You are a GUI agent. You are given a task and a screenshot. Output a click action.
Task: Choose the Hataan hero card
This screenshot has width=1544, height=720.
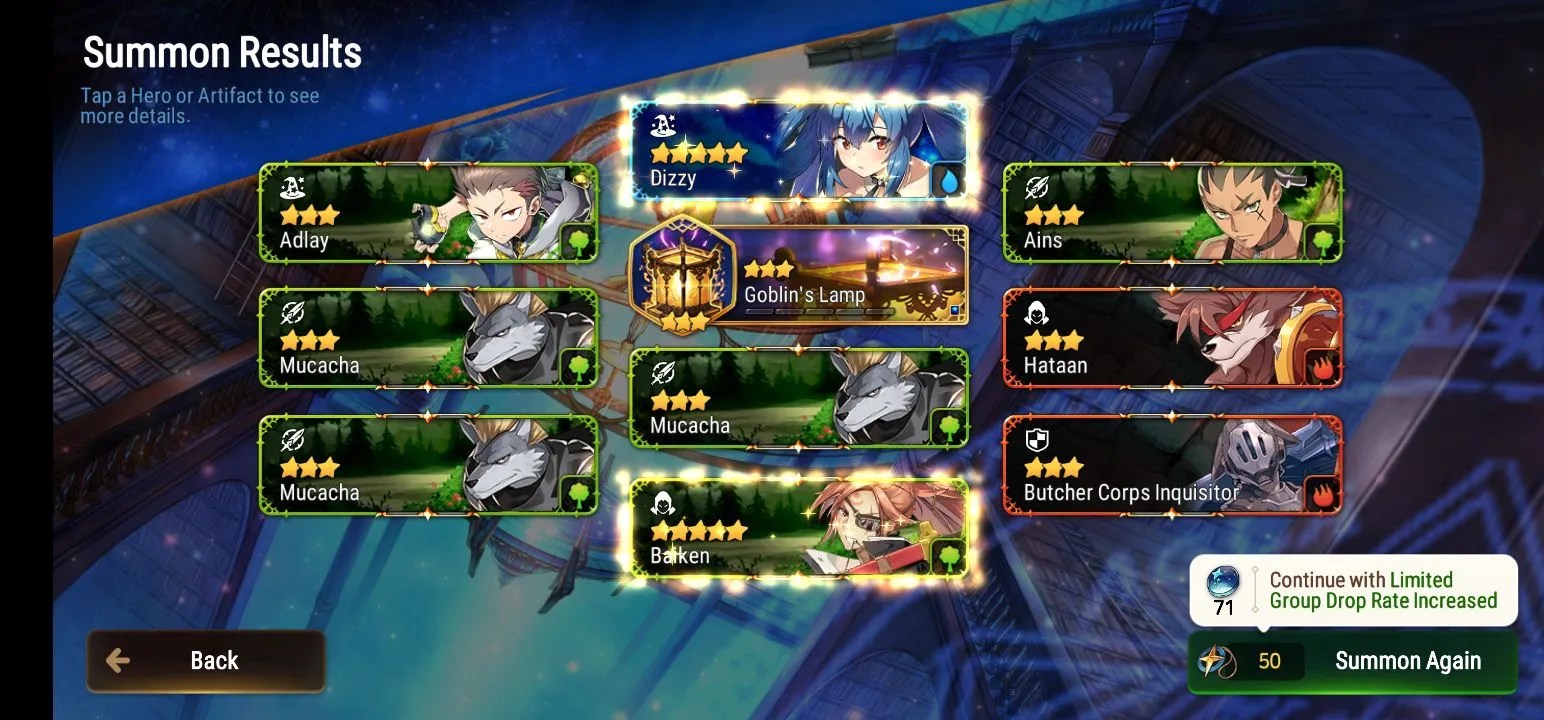1172,338
